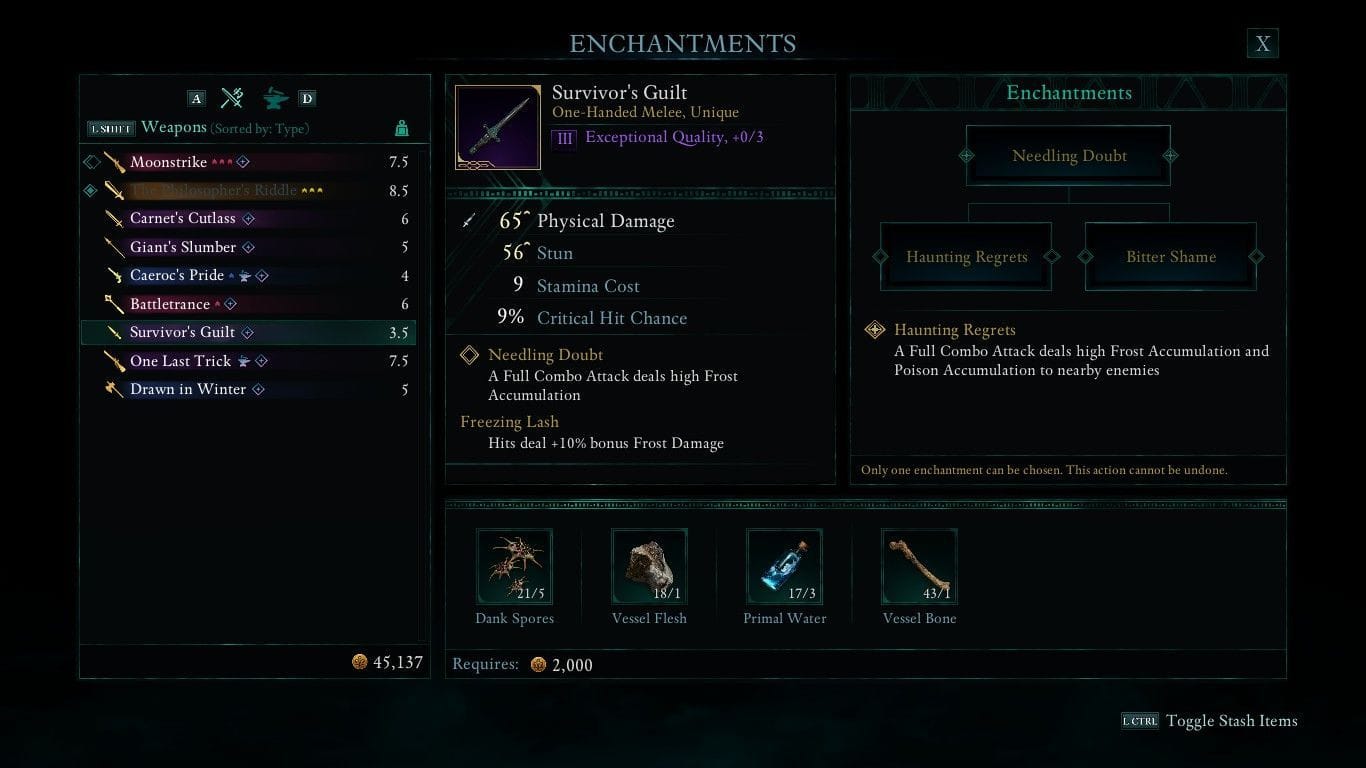Click the anvil icon beside Caeroc's Pride

click(245, 275)
